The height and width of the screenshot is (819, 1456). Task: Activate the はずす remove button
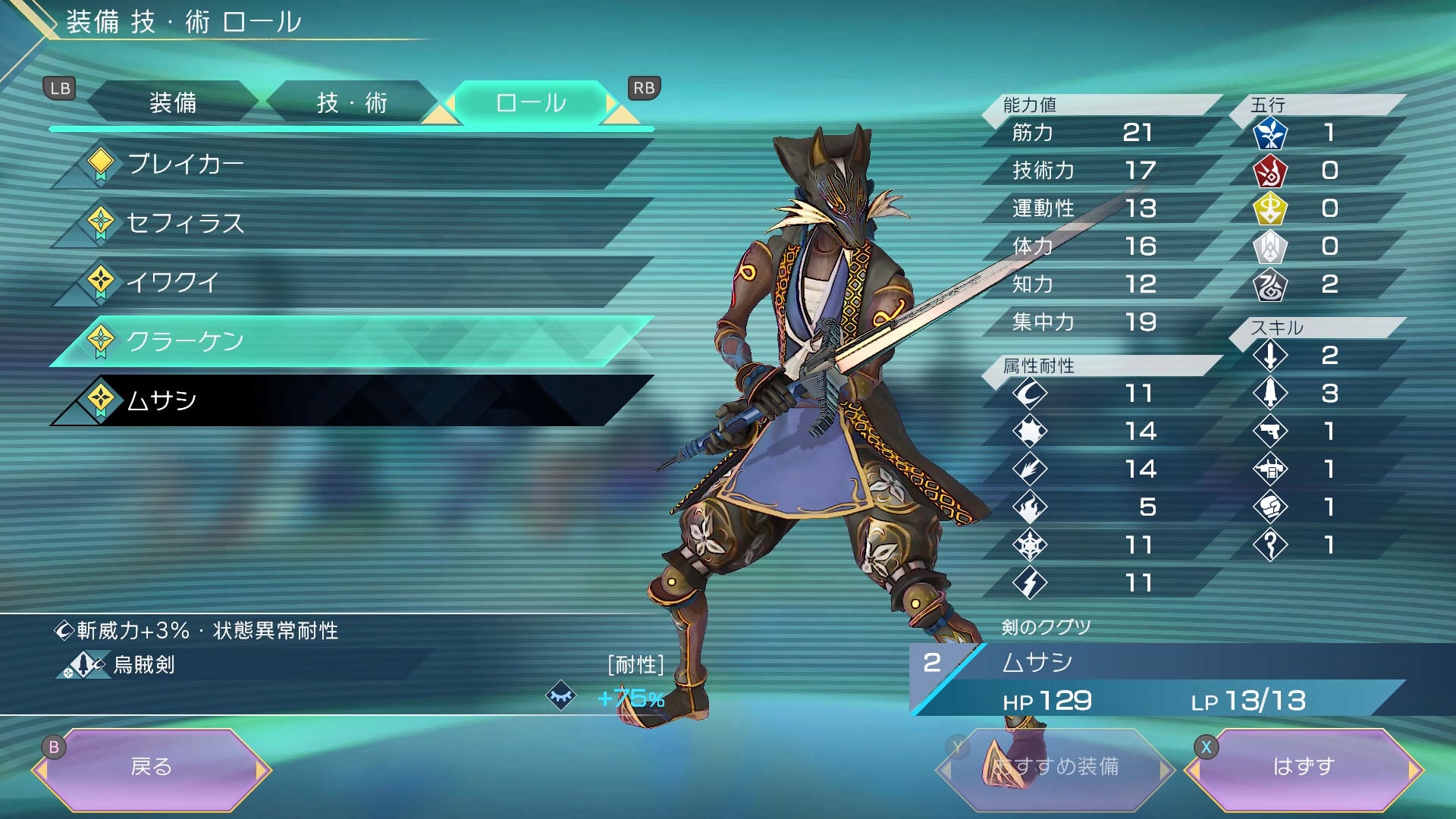pos(1303,767)
